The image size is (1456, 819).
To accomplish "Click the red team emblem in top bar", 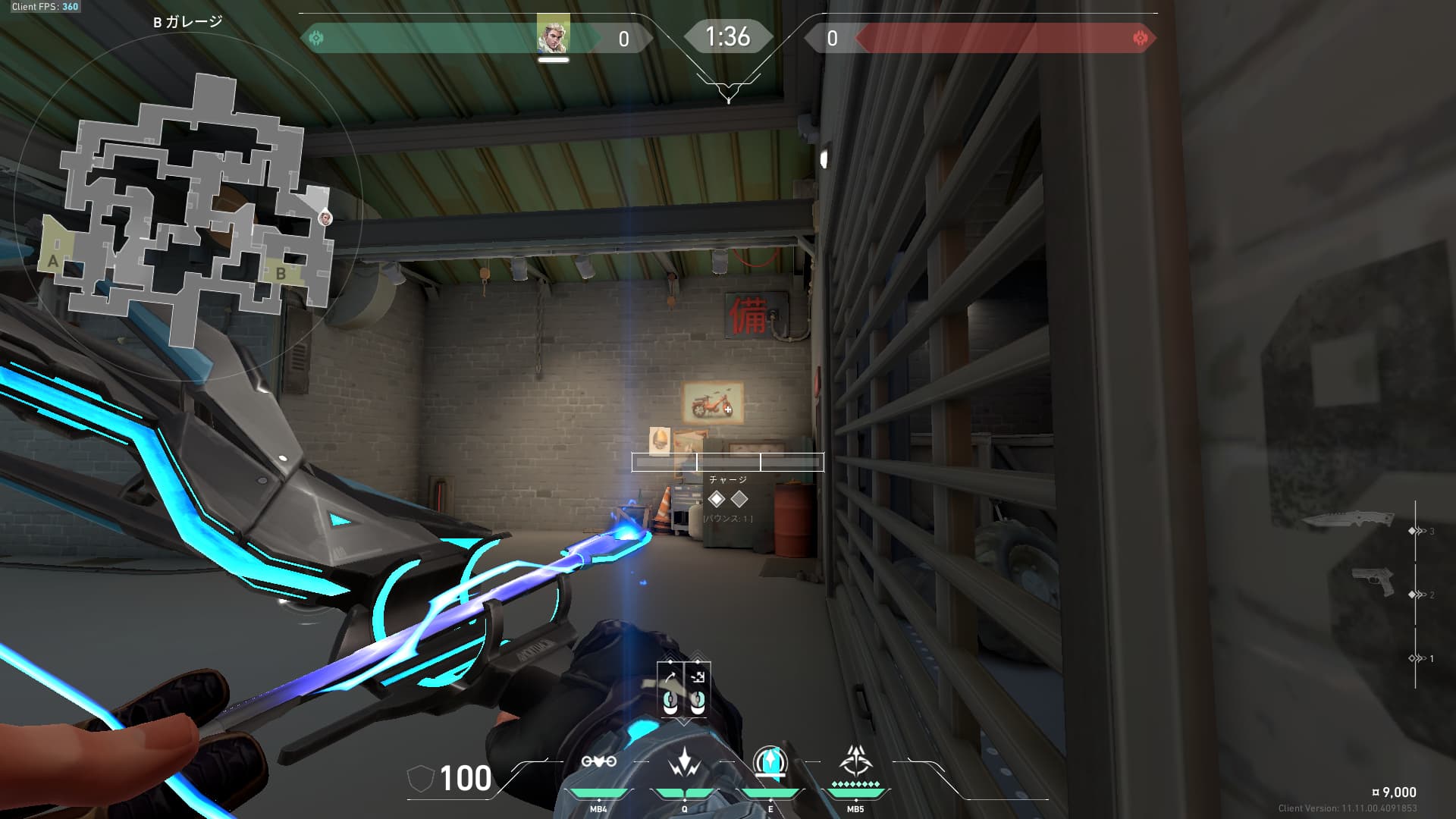I will [x=1139, y=38].
